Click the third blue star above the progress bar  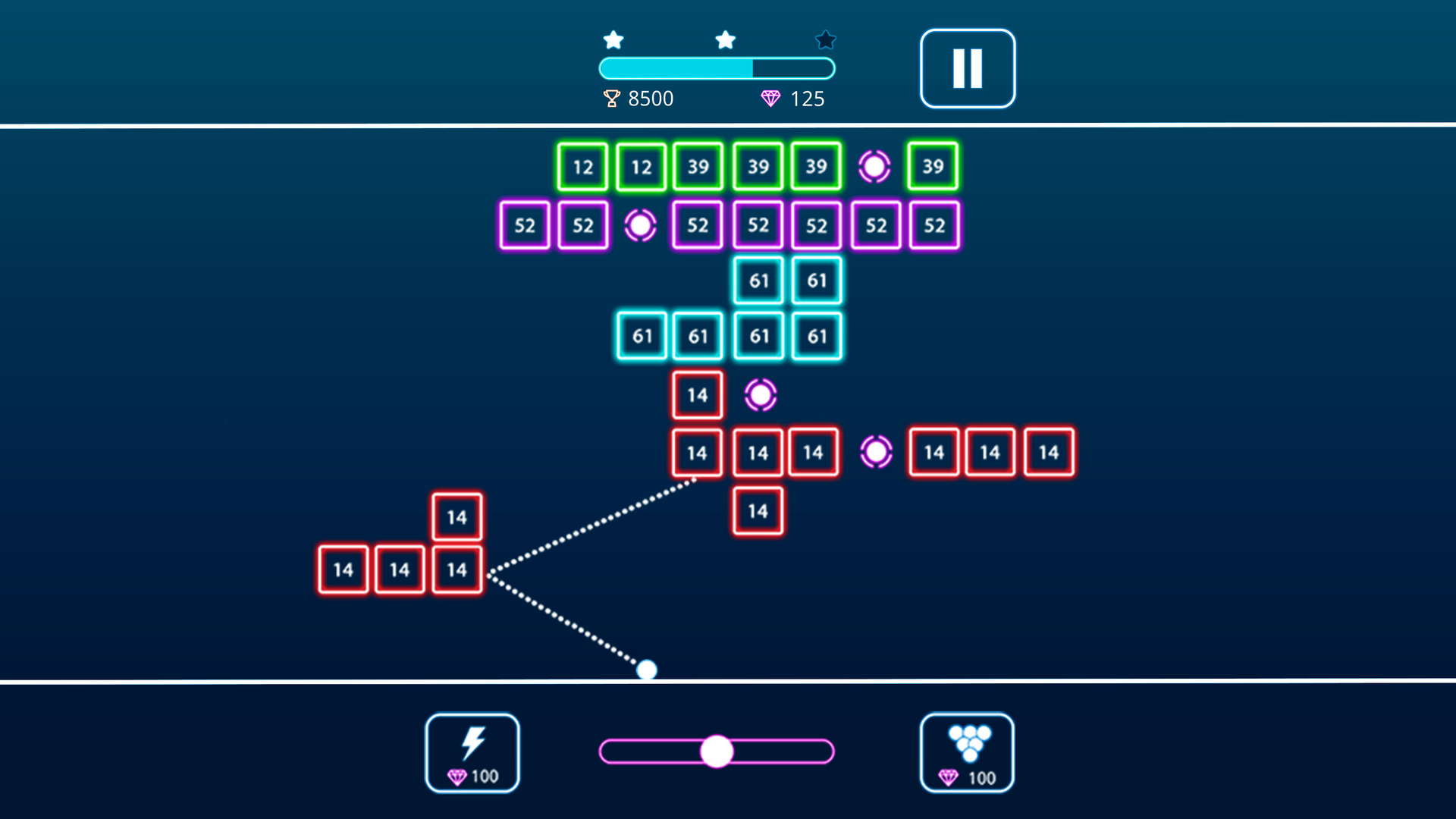tap(825, 40)
